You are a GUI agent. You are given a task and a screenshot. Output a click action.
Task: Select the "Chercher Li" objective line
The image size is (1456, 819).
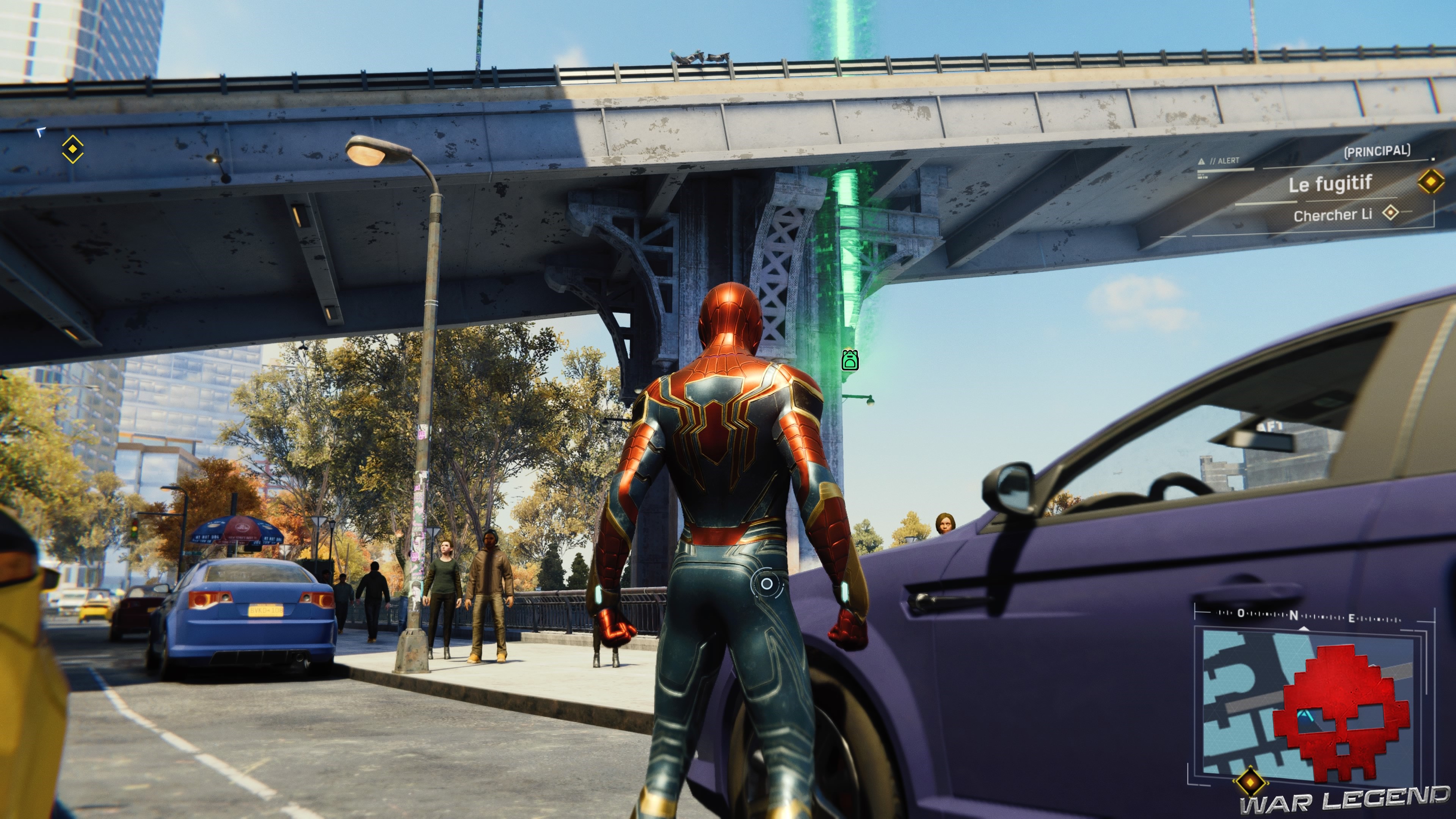click(x=1332, y=215)
